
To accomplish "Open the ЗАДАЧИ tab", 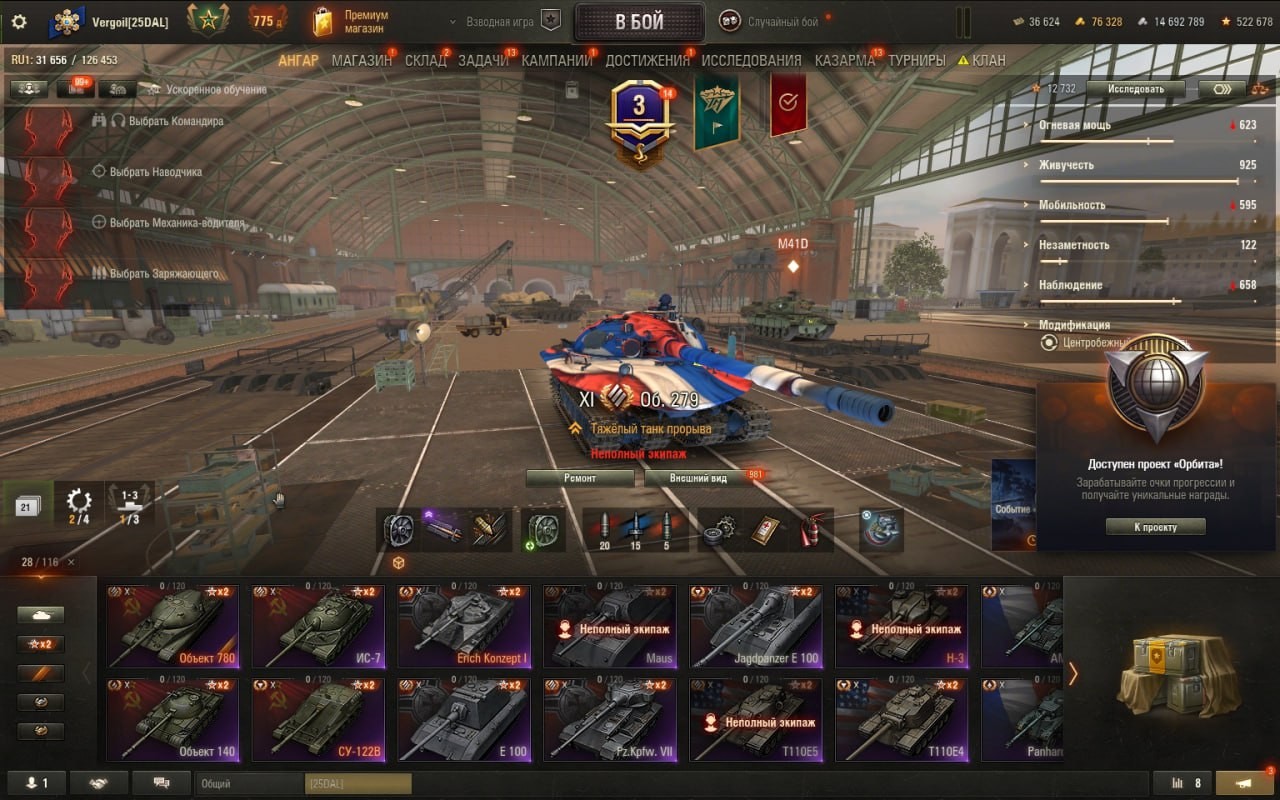I will 483,60.
